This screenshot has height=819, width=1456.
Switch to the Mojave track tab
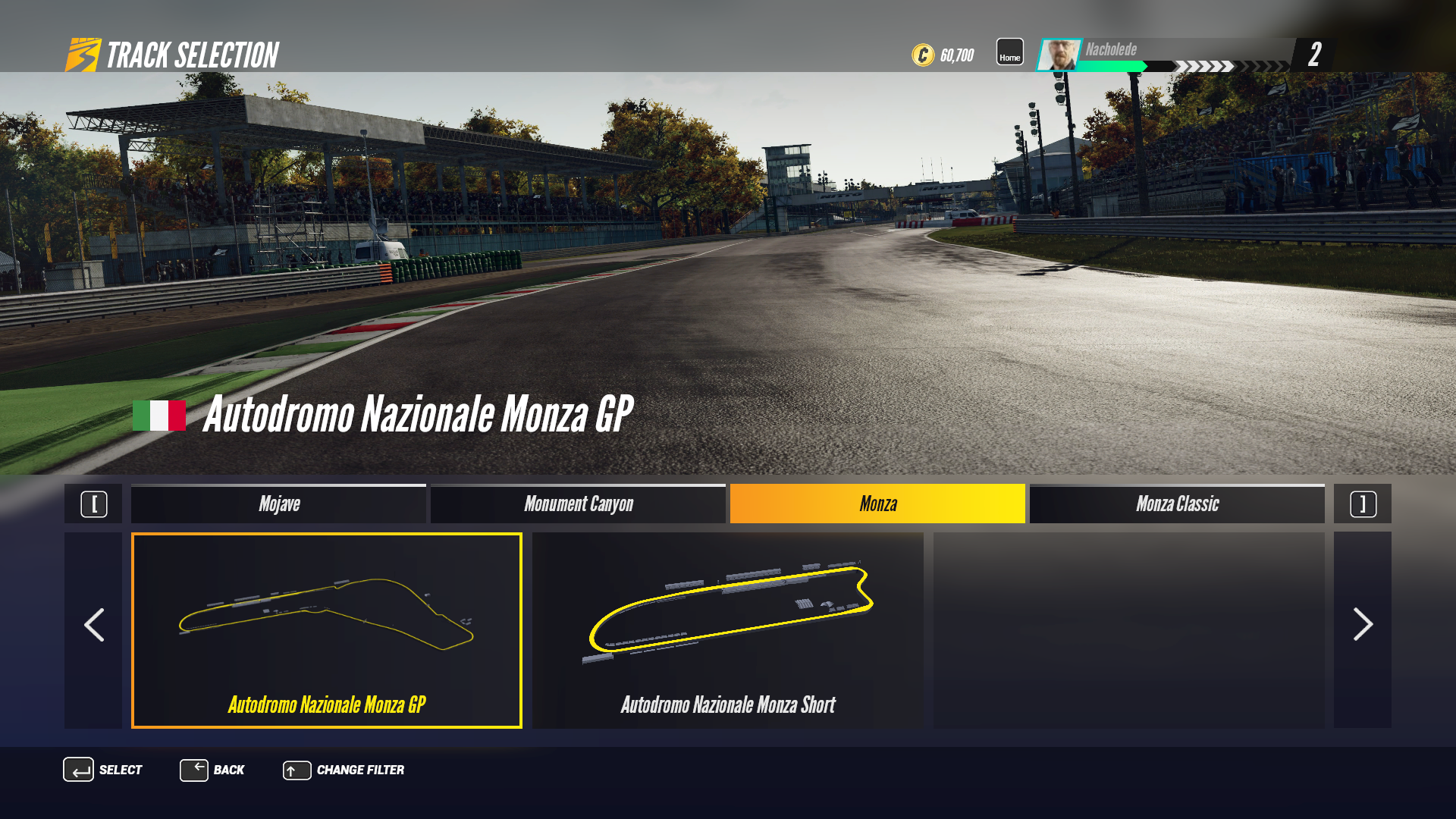pos(278,504)
